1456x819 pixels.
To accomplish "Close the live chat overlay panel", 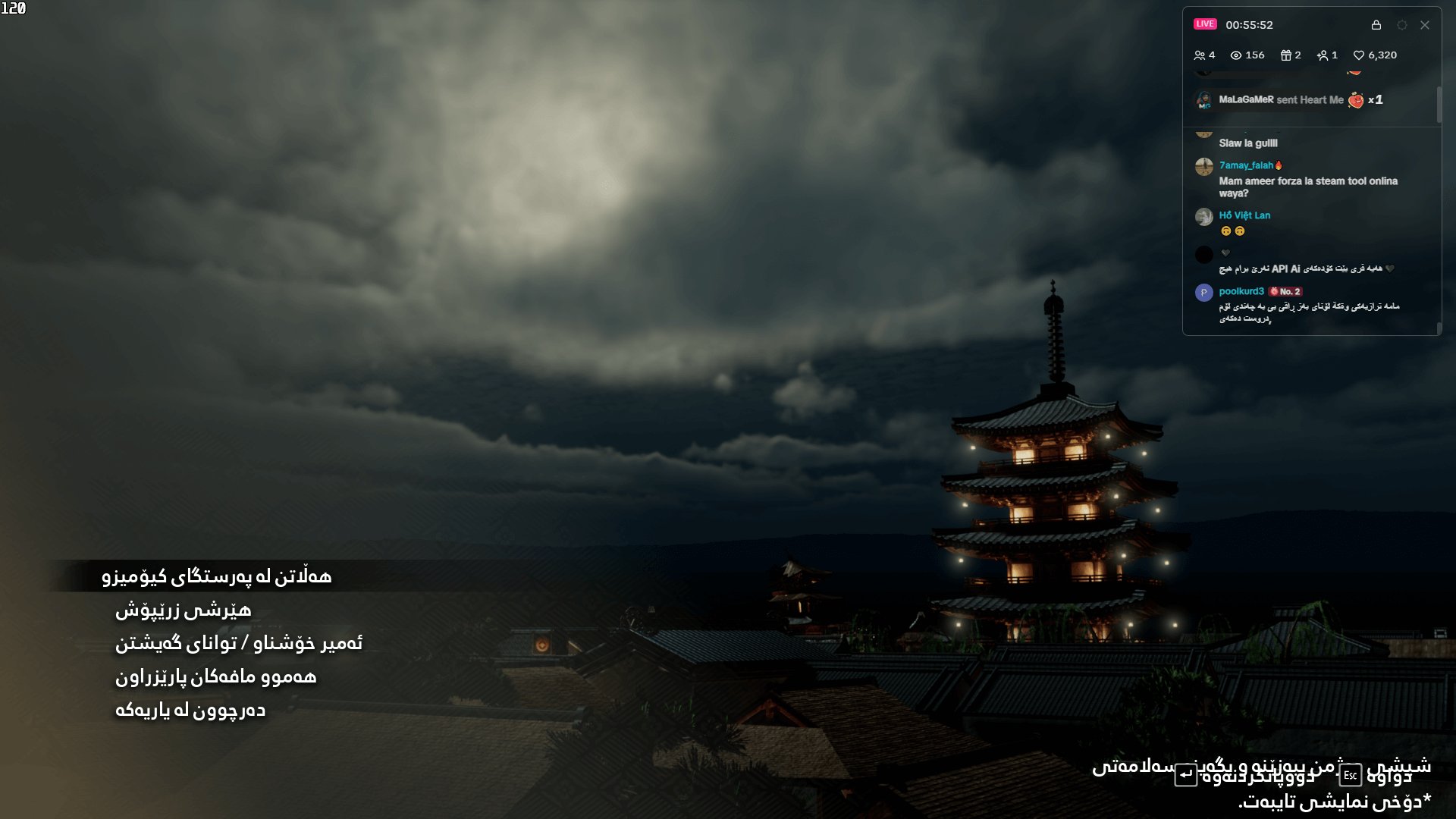I will [x=1425, y=25].
